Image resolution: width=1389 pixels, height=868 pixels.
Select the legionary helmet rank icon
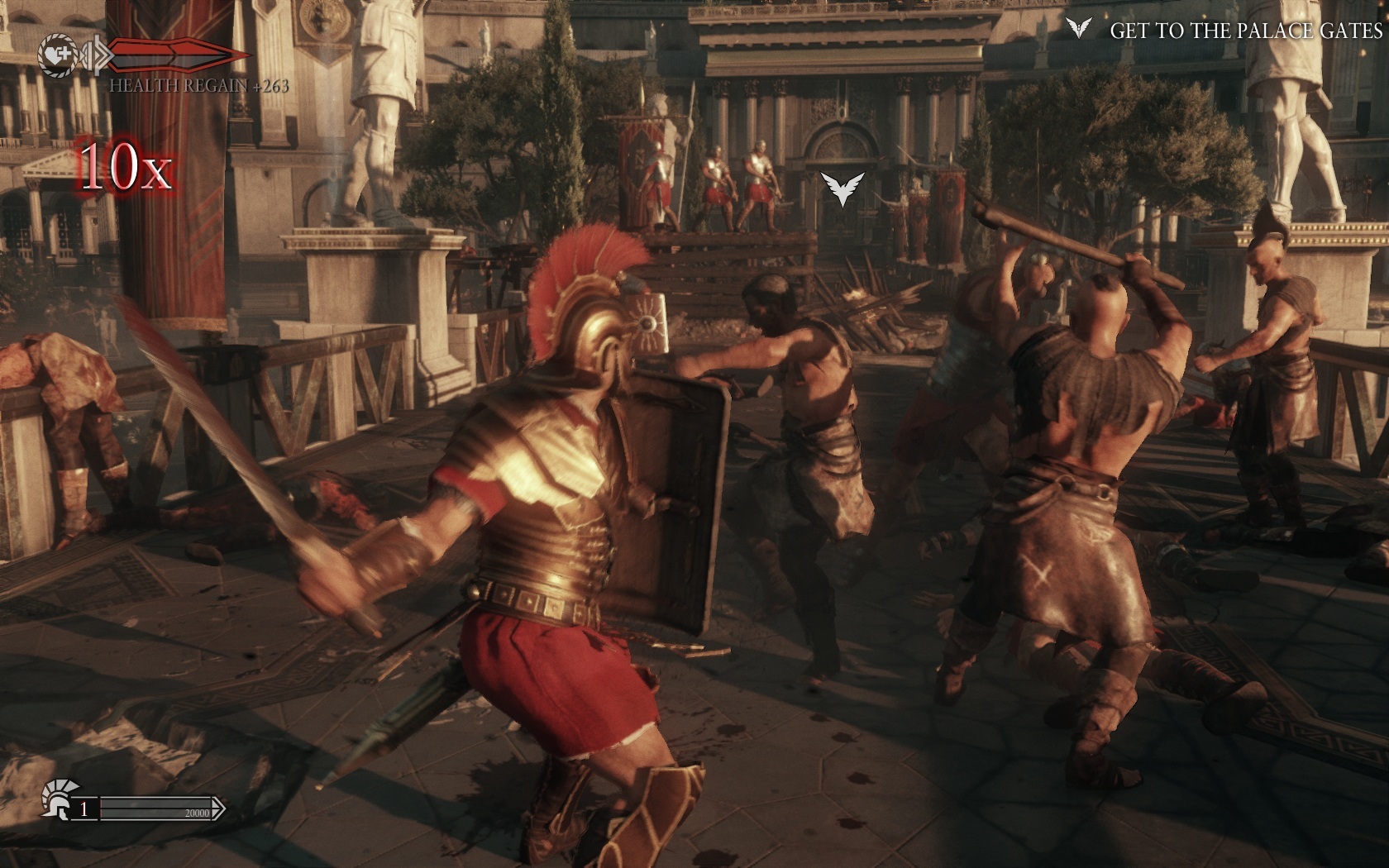(56, 799)
